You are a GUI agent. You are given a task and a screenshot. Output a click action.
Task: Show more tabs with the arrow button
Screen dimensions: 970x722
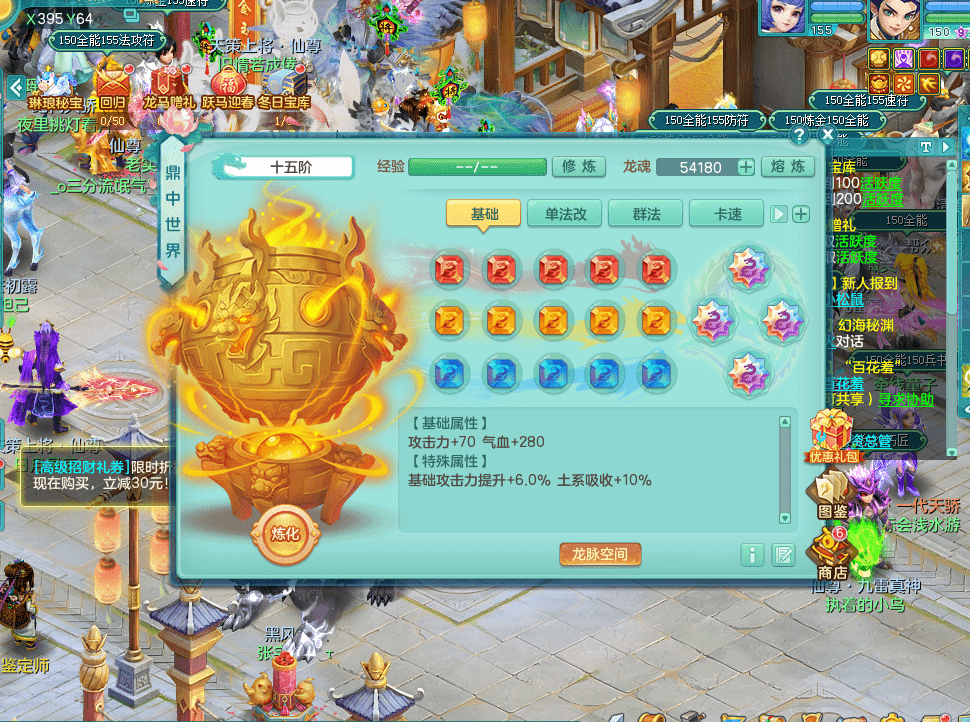(x=778, y=214)
